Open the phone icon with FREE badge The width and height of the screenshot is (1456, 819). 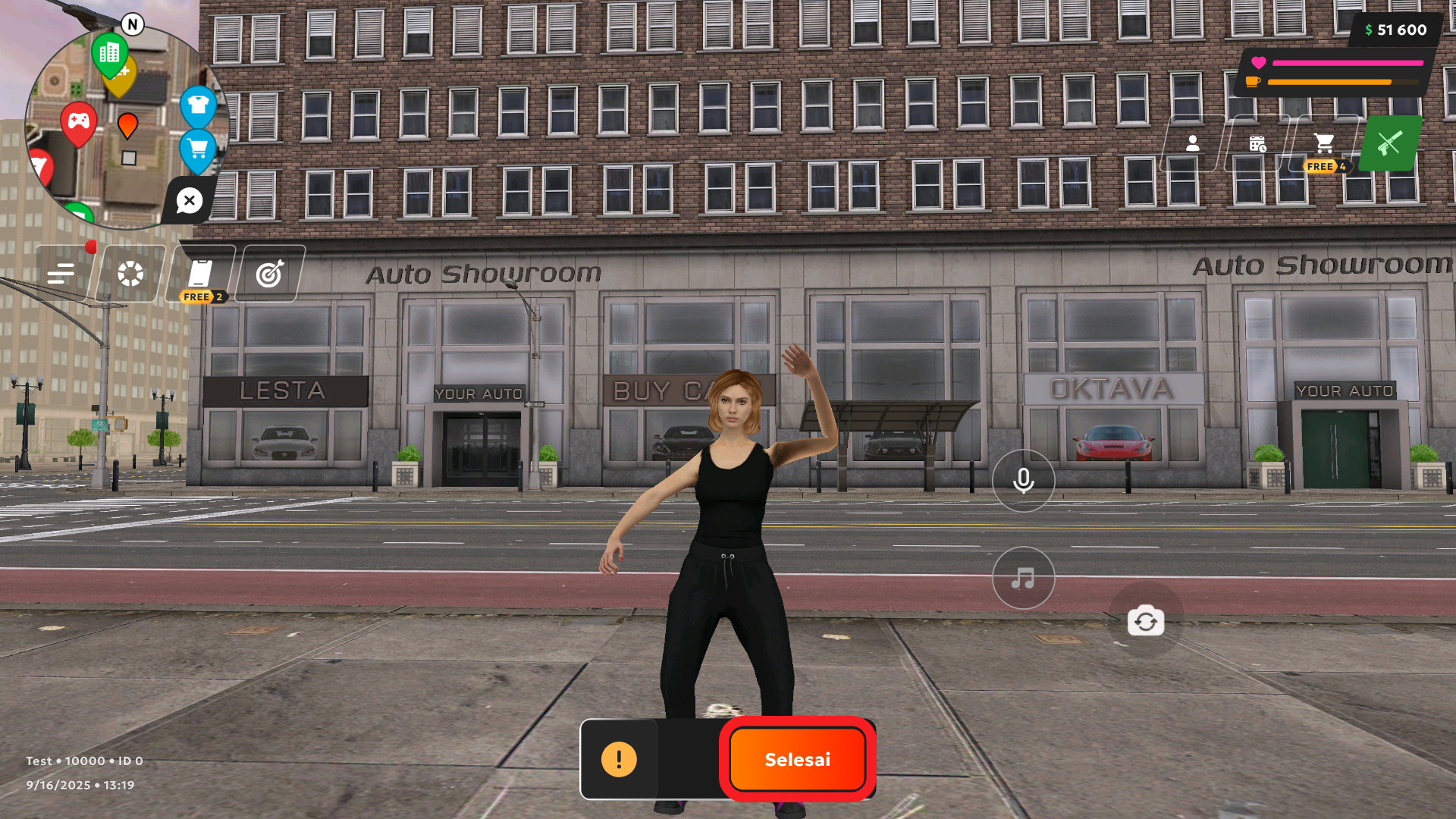click(x=200, y=272)
